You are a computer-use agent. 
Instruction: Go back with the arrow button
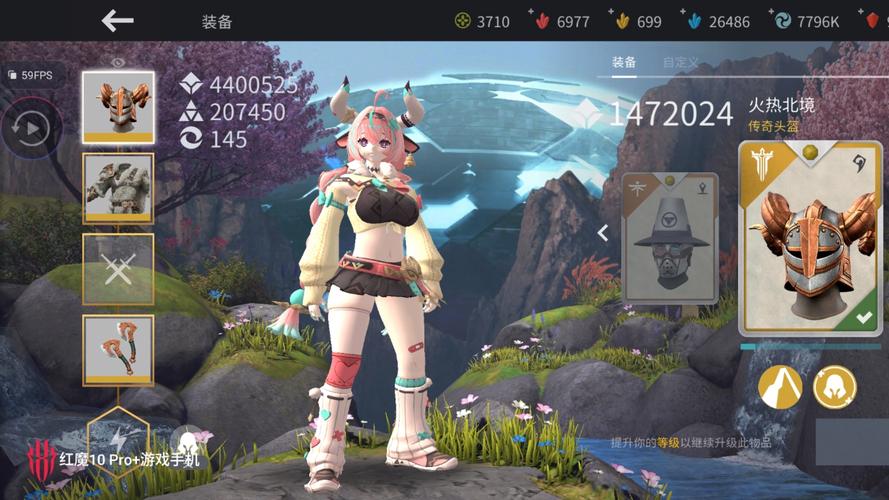117,20
